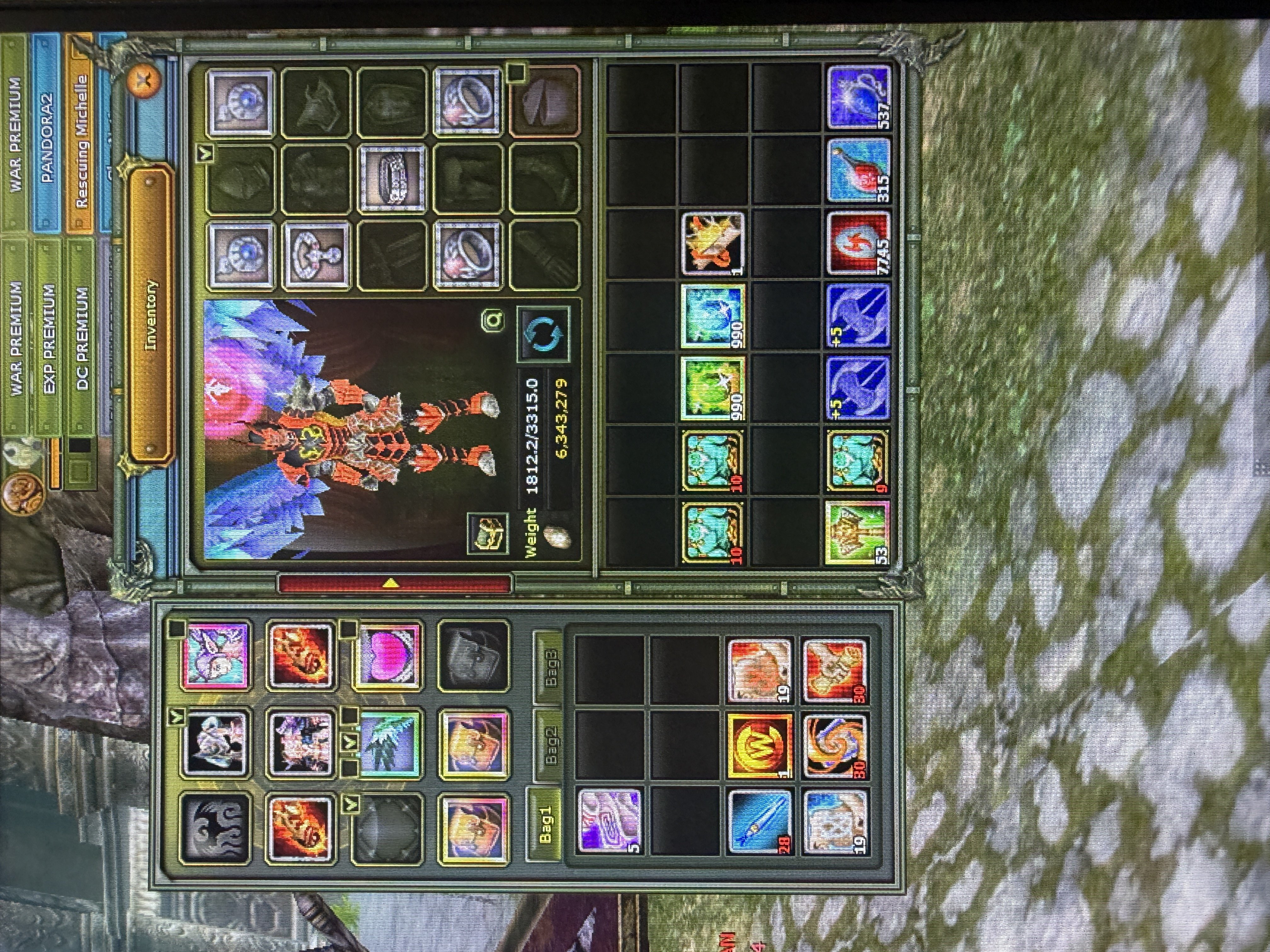Click the magnifier icon above the character preview
Image resolution: width=1270 pixels, height=952 pixels.
[x=493, y=321]
